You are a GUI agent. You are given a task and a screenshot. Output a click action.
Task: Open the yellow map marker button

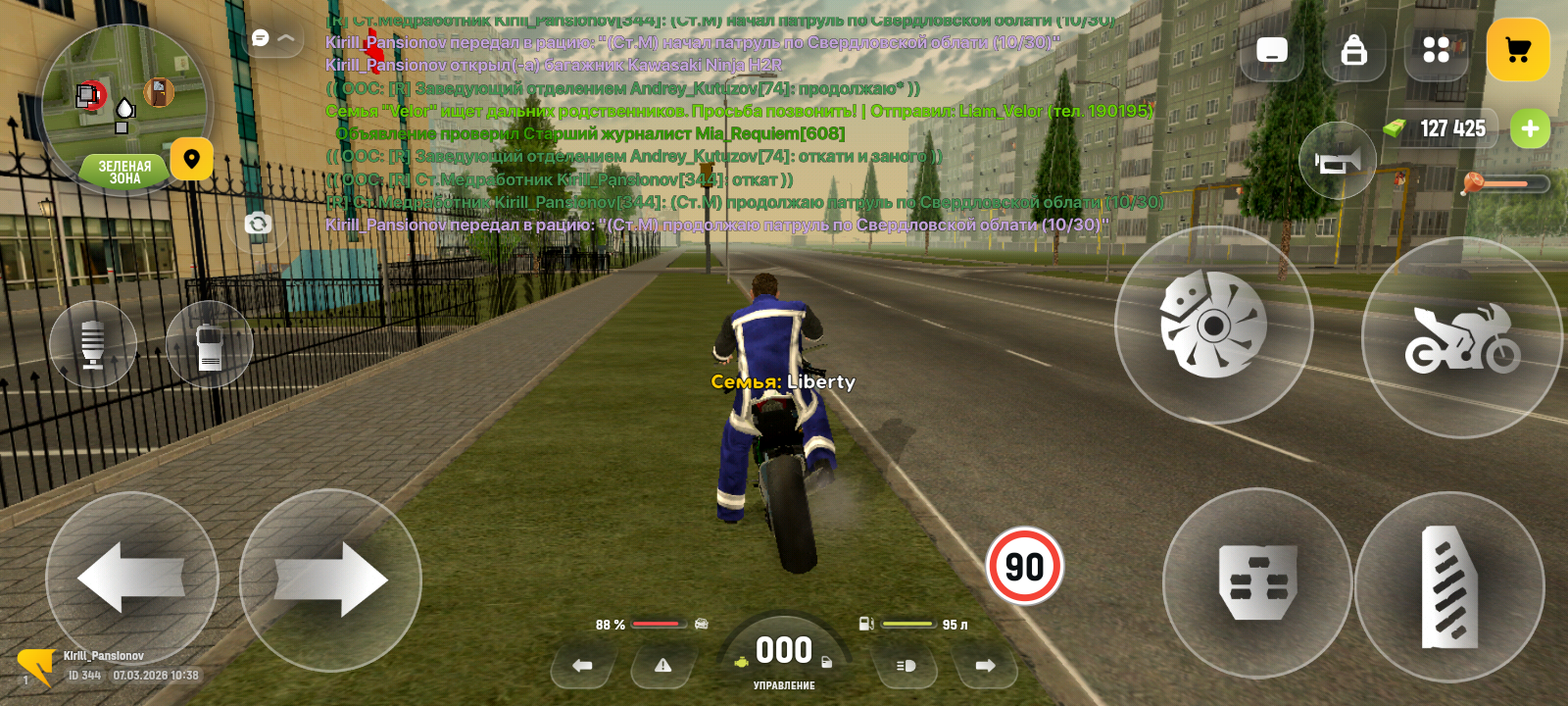(192, 159)
